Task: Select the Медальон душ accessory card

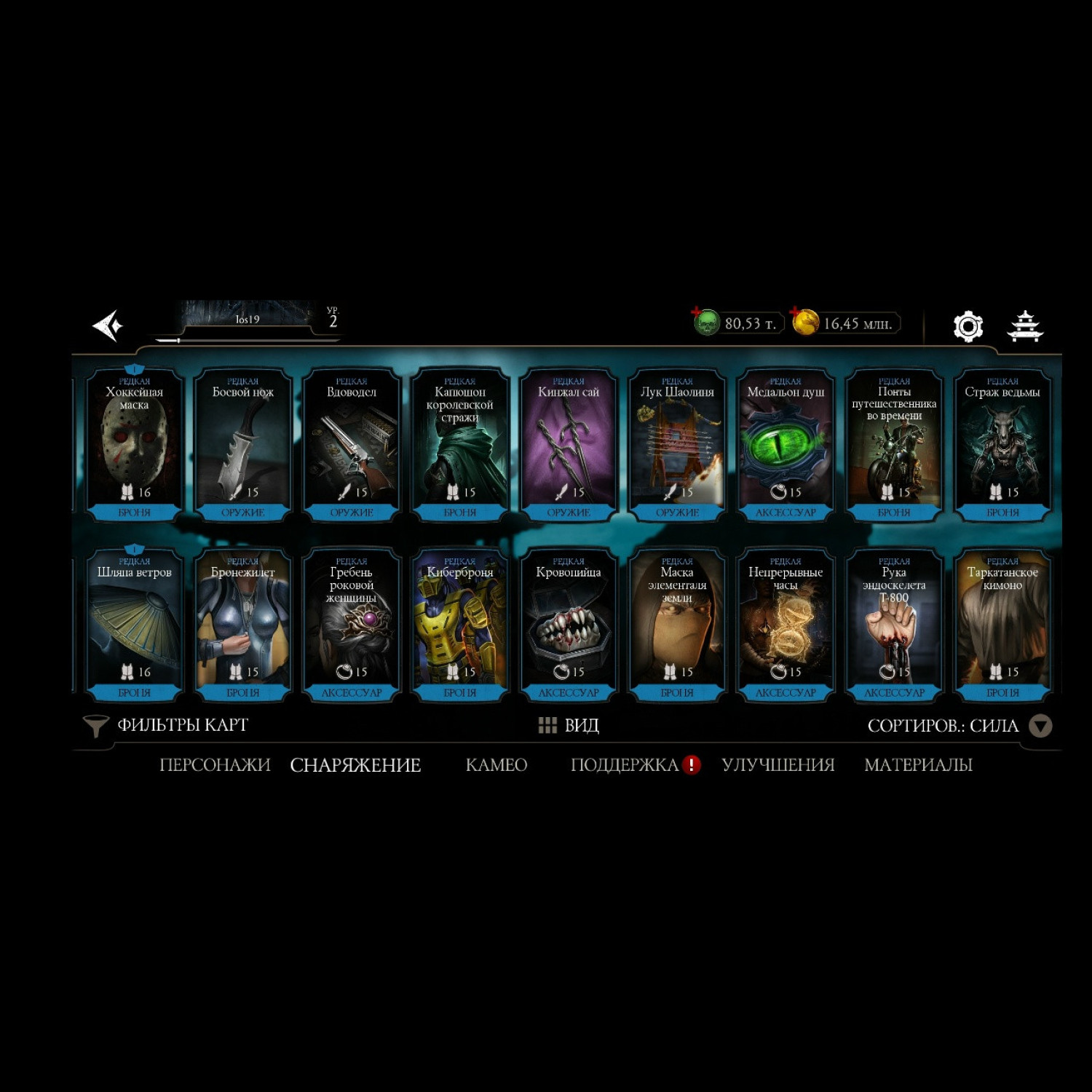Action: [x=786, y=446]
